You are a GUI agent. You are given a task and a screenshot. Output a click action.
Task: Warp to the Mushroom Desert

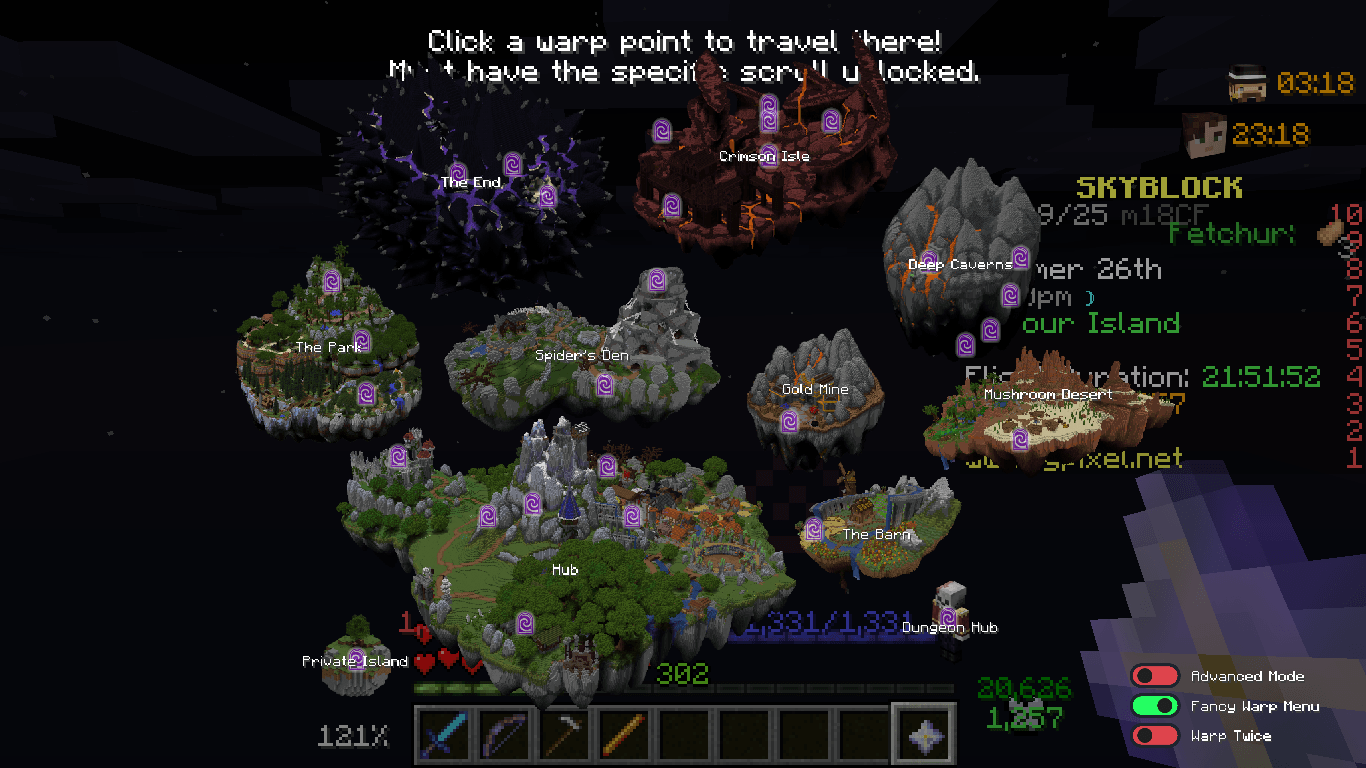[1047, 394]
